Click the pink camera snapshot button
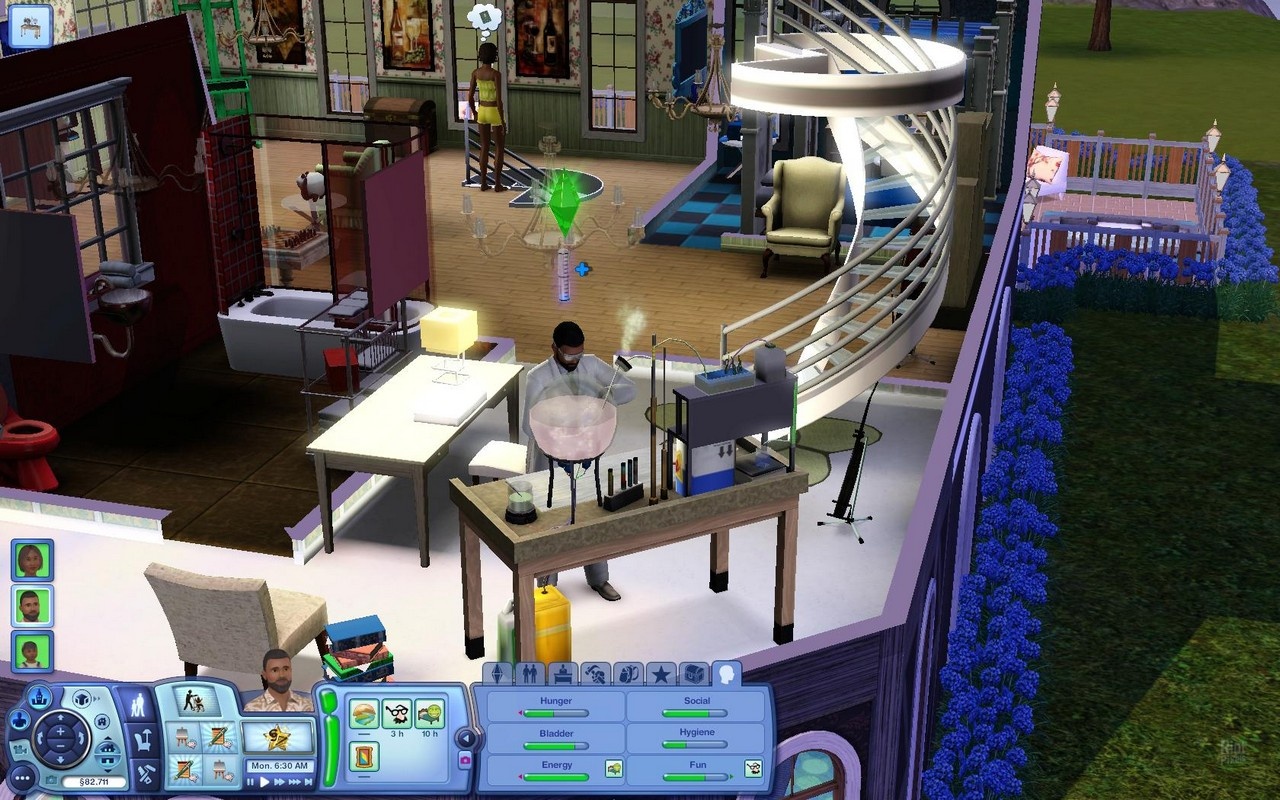The height and width of the screenshot is (800, 1280). click(464, 761)
